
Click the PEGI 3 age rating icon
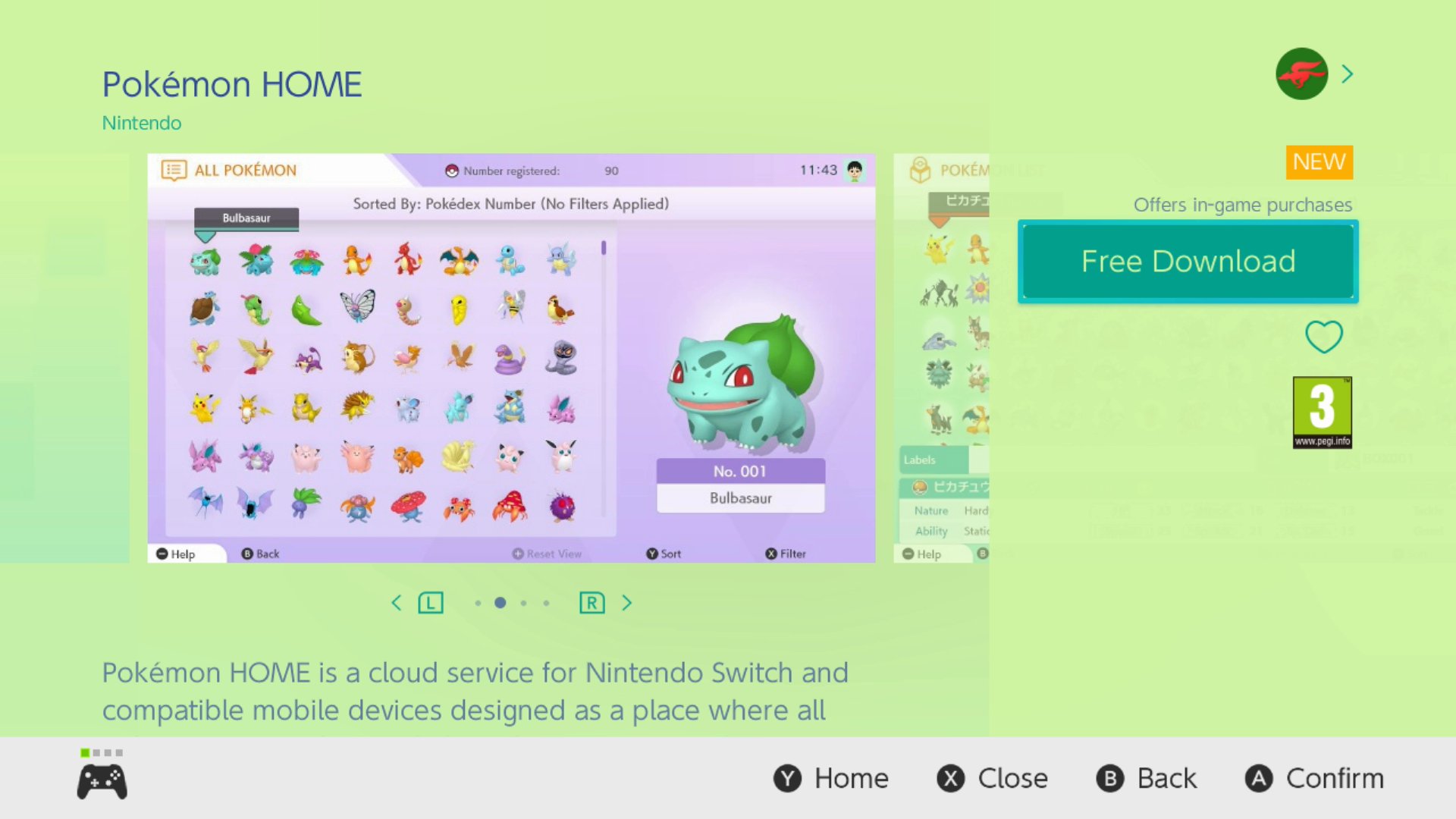1323,410
